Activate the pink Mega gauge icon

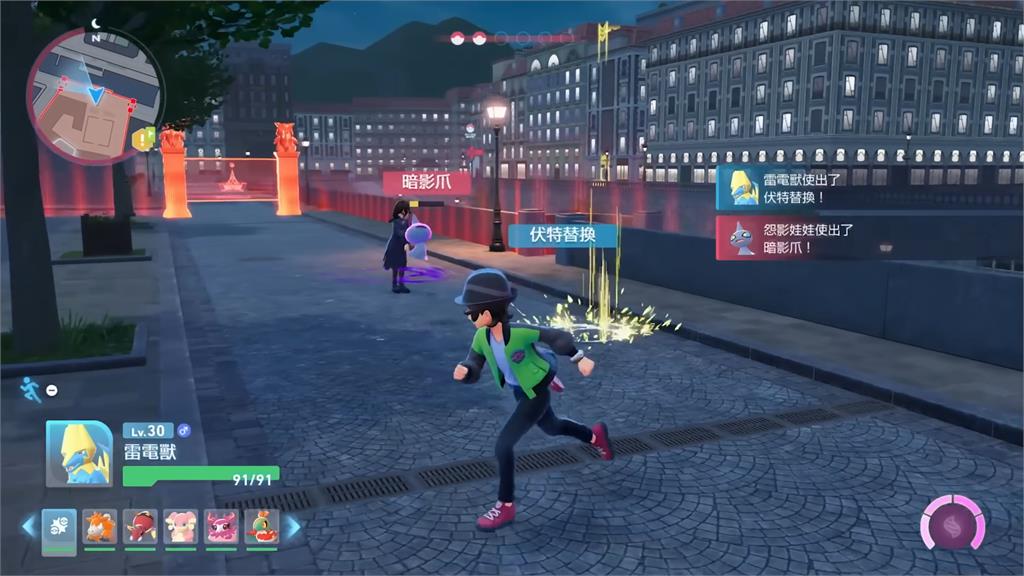953,523
